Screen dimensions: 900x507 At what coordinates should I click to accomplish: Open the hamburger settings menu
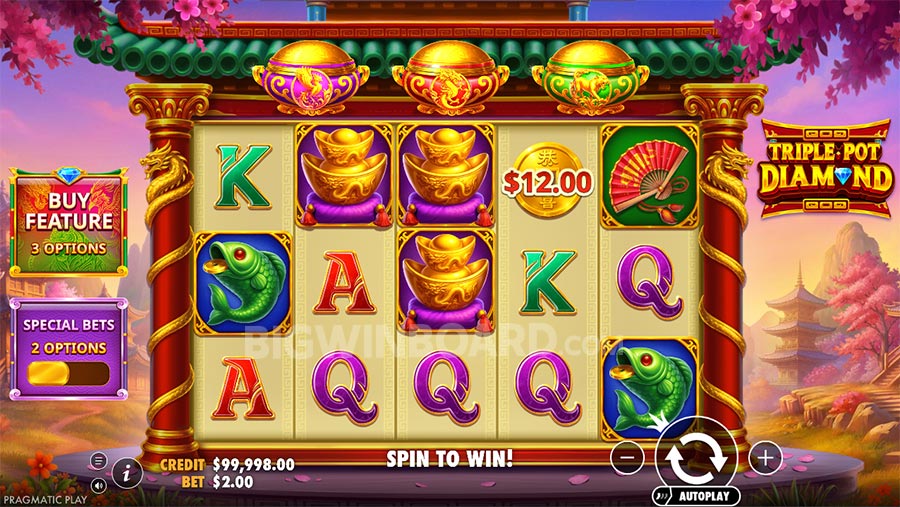[x=98, y=461]
